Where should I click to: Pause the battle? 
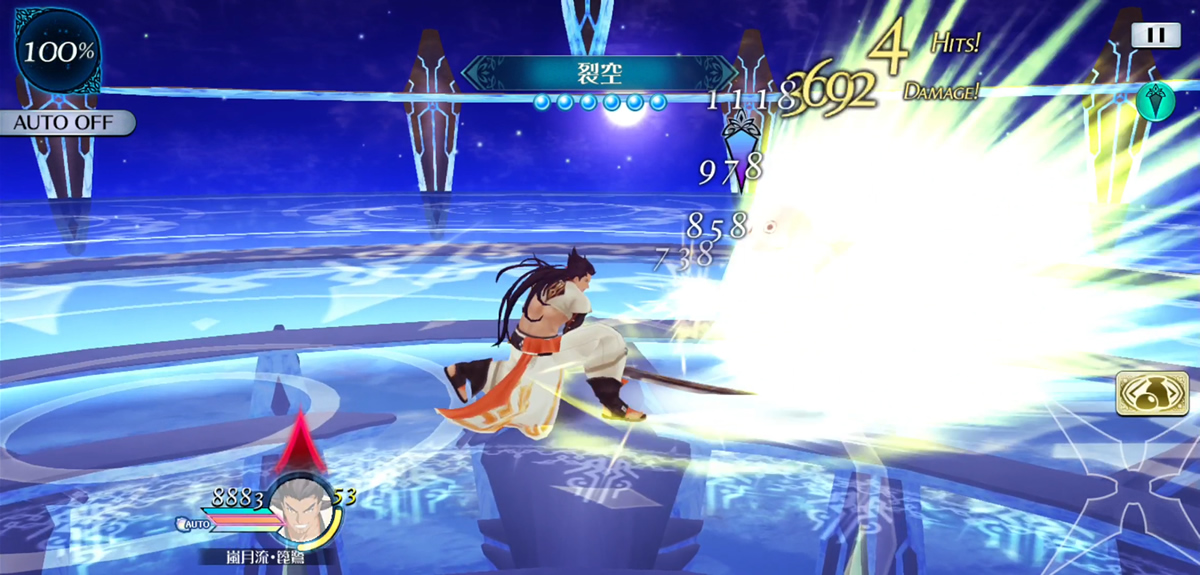1156,34
